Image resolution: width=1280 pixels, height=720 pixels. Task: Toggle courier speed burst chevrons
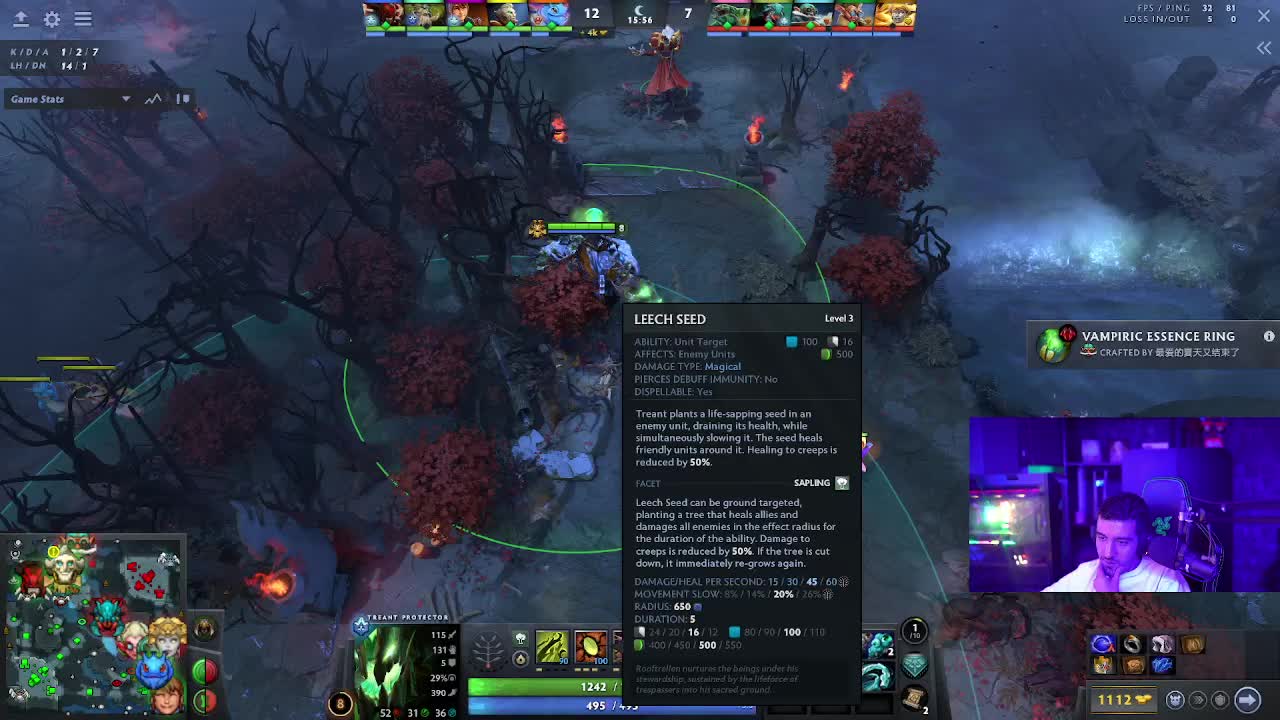pyautogui.click(x=1198, y=700)
